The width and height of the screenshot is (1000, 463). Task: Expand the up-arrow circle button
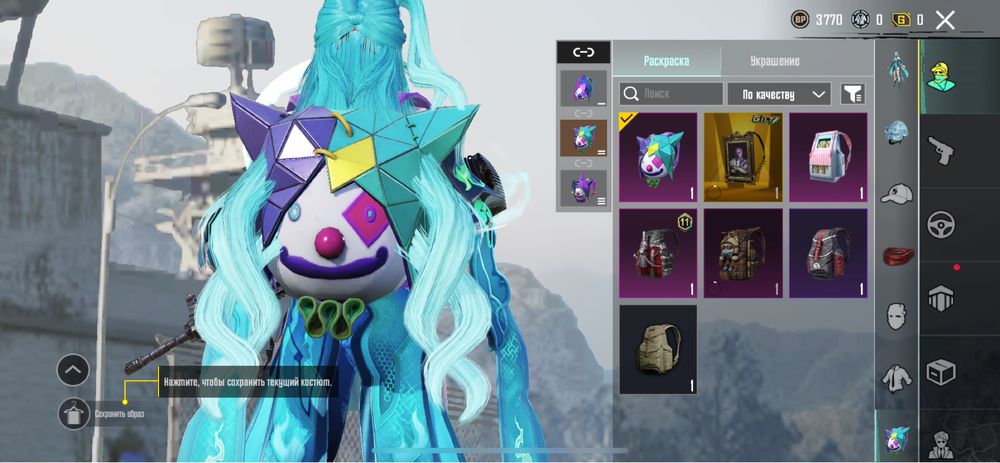coord(73,370)
